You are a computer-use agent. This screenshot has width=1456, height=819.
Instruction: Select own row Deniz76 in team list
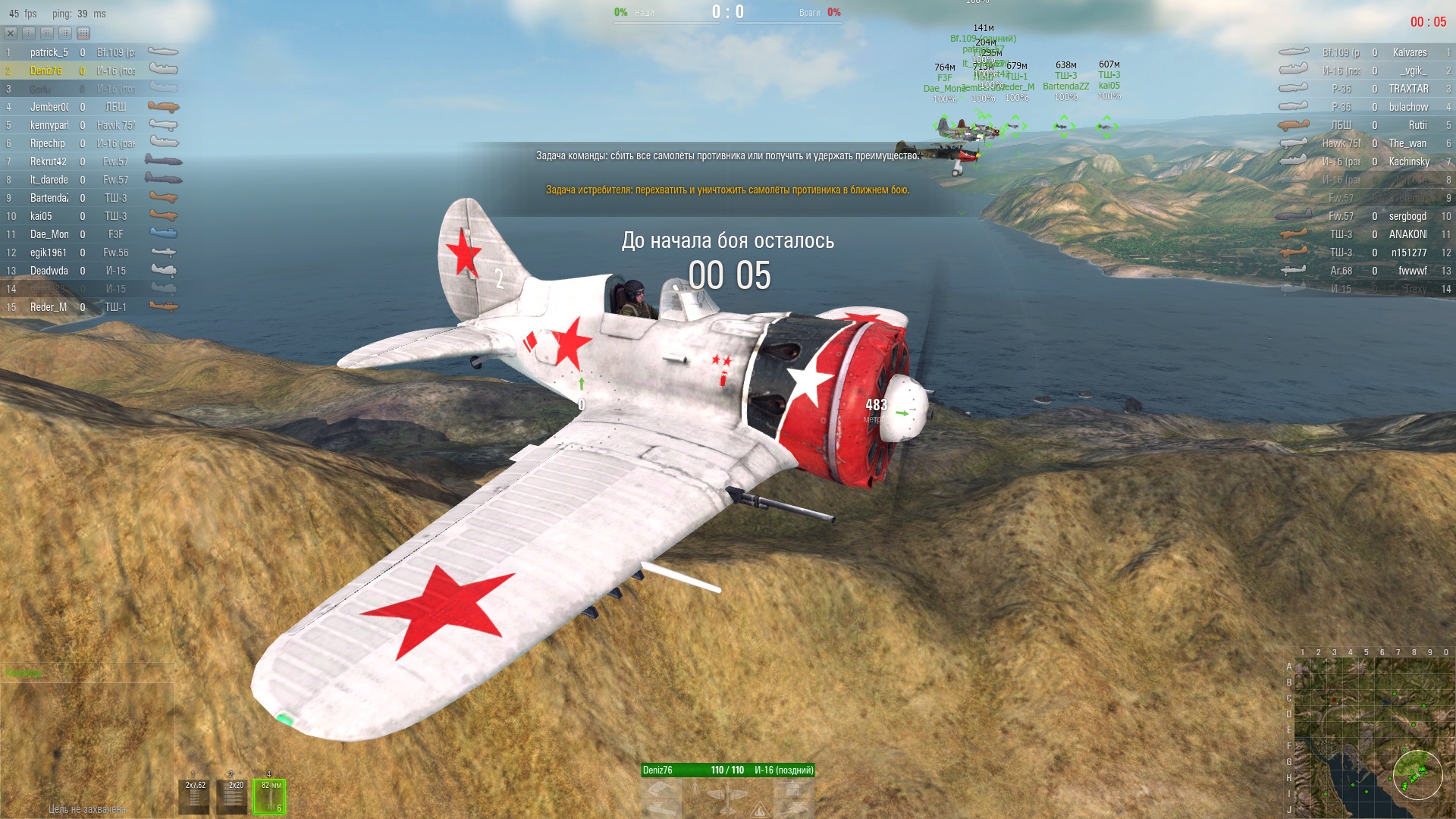[45, 71]
